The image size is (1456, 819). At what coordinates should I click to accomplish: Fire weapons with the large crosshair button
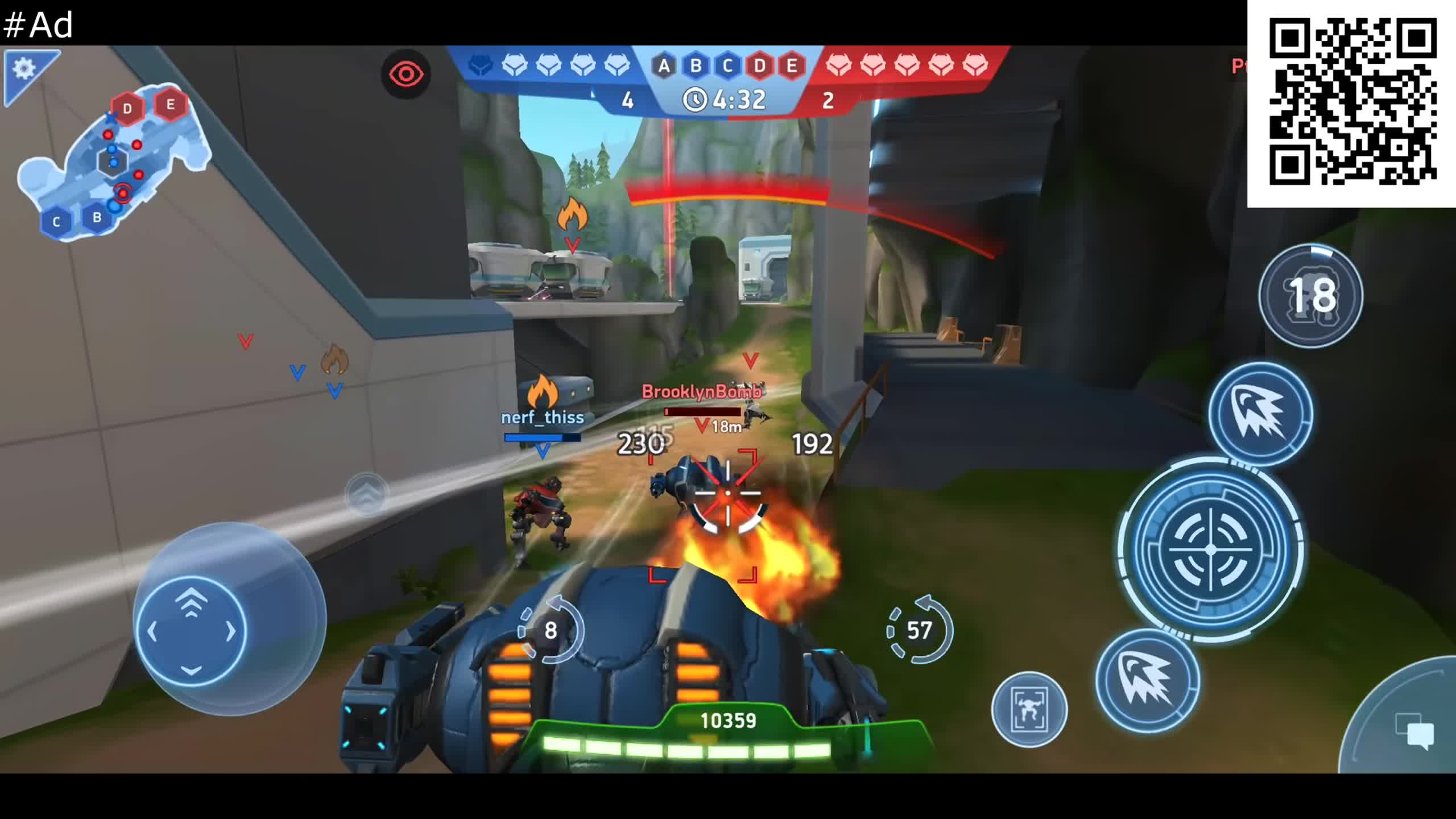click(1211, 549)
